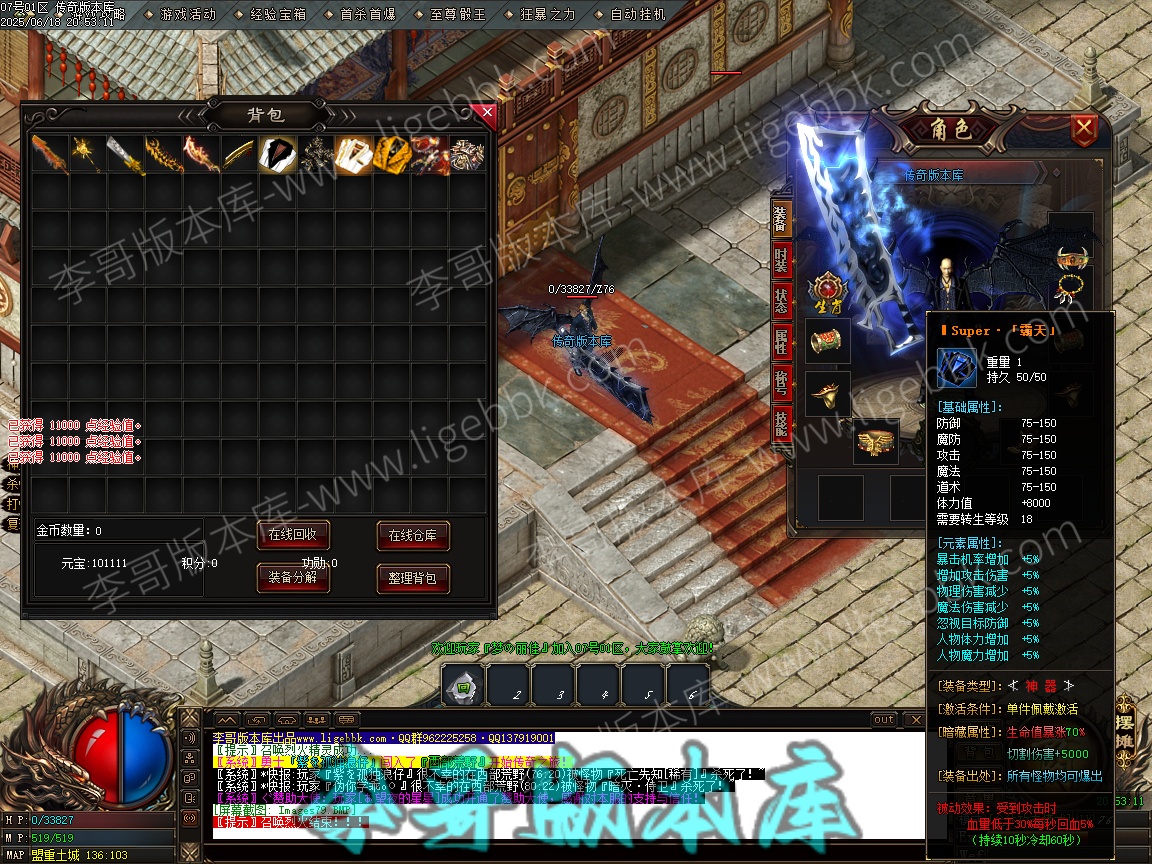Sort the bag with 整理背包
Image resolution: width=1152 pixels, height=864 pixels.
[x=412, y=578]
